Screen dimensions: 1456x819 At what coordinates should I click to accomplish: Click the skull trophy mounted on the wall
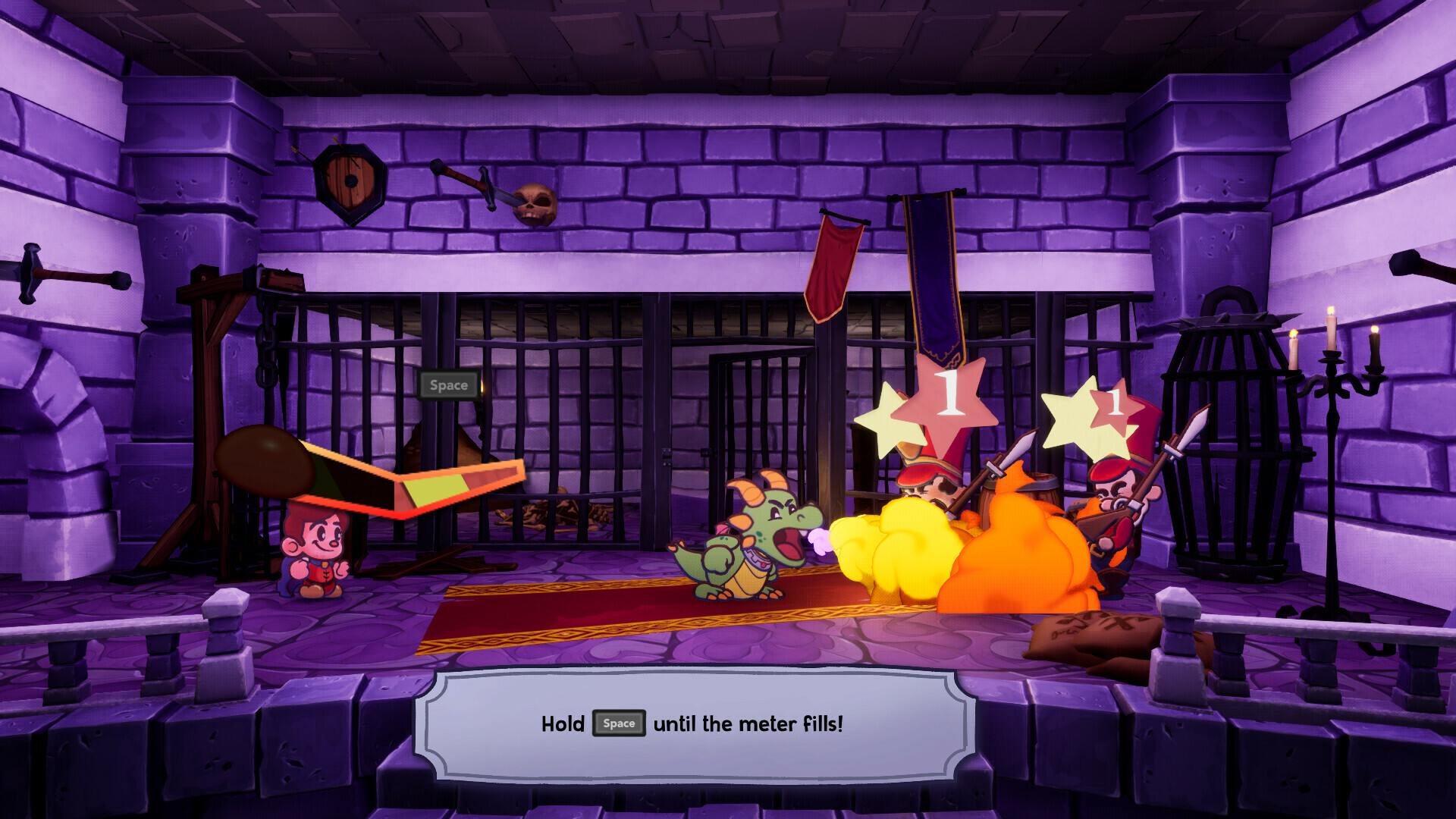coord(536,205)
